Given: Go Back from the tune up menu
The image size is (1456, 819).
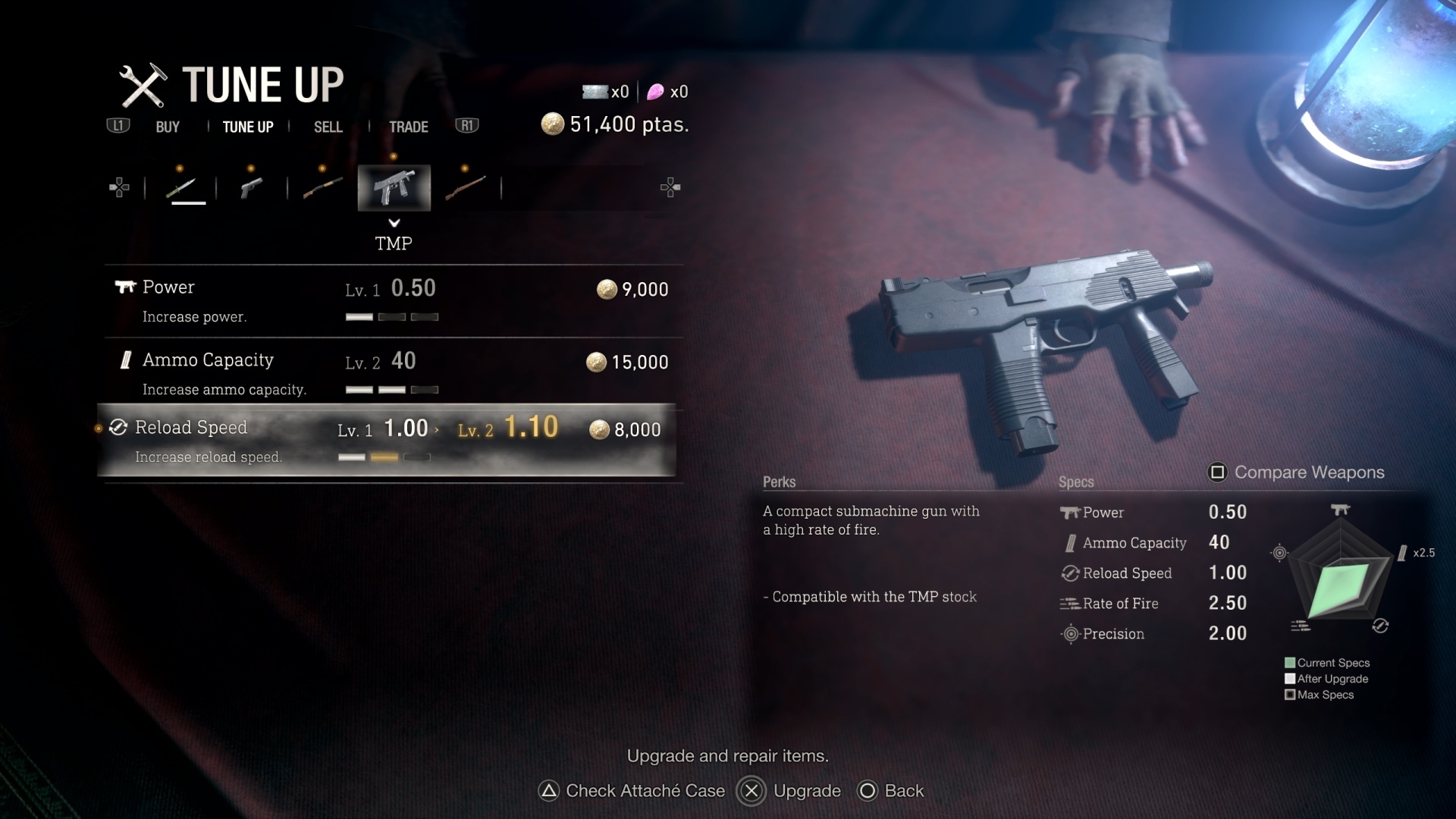Looking at the screenshot, I should pyautogui.click(x=891, y=791).
